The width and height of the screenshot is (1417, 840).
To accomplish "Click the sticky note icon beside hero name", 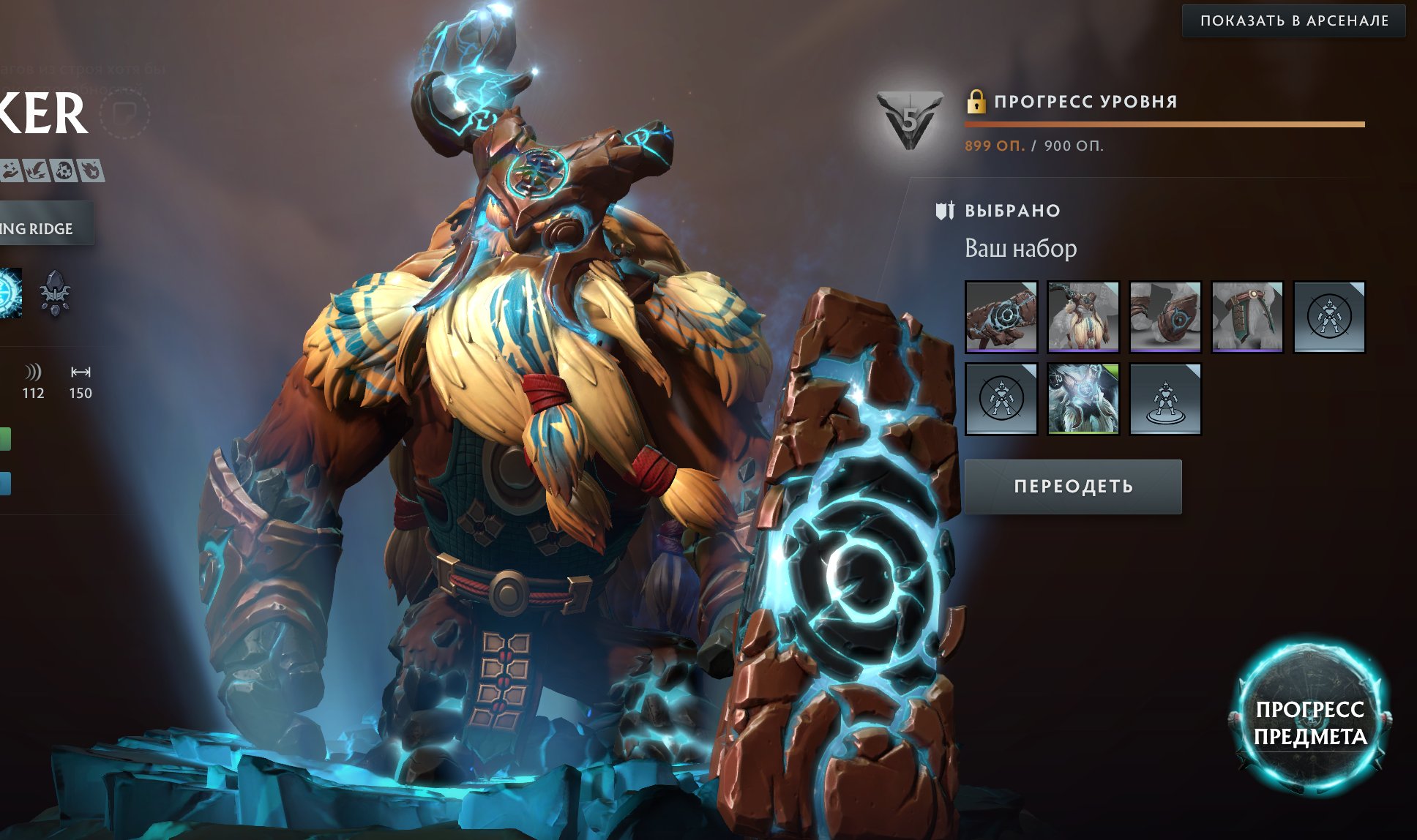I will click(124, 113).
